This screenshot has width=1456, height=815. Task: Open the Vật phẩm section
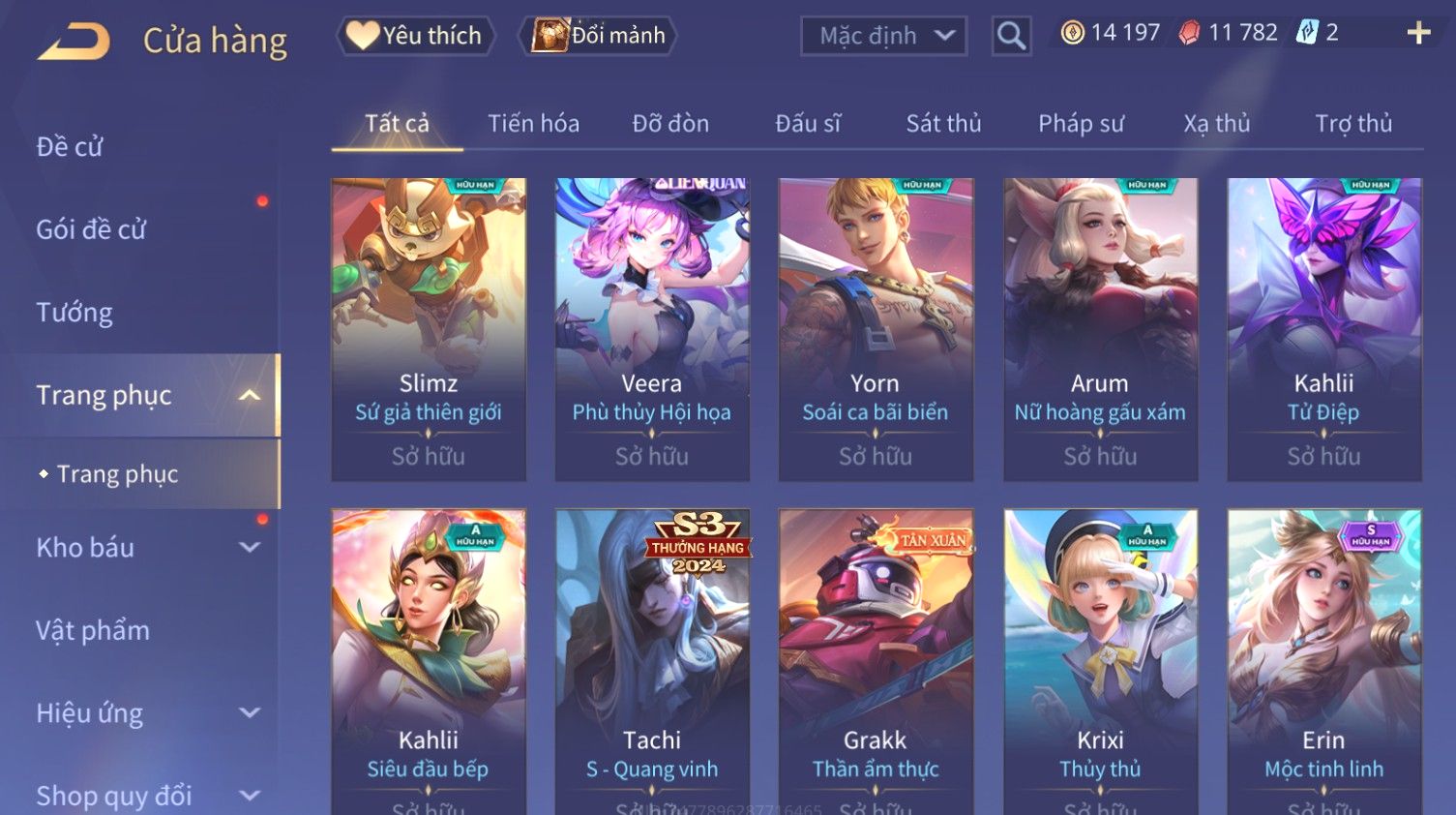coord(93,631)
